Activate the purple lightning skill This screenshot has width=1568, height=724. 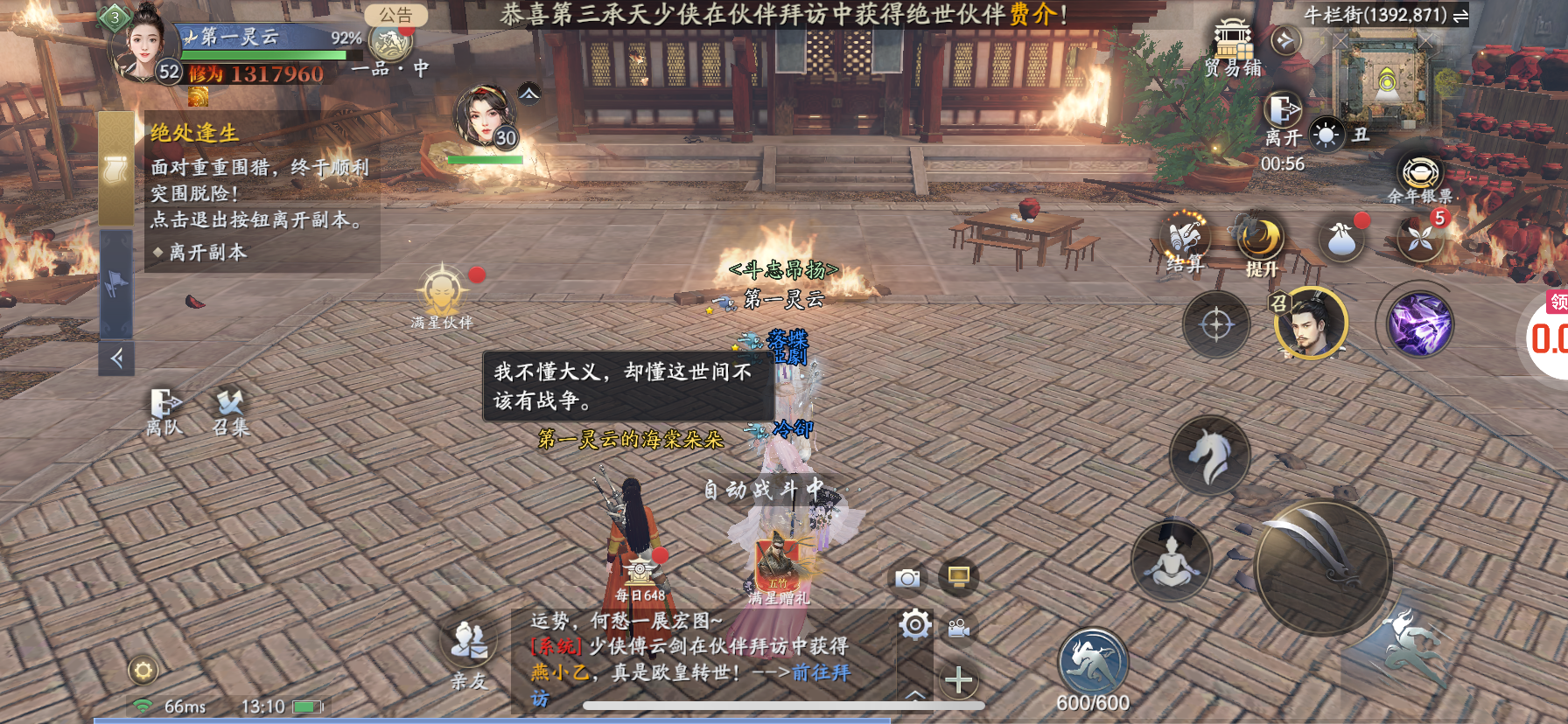[x=1419, y=324]
